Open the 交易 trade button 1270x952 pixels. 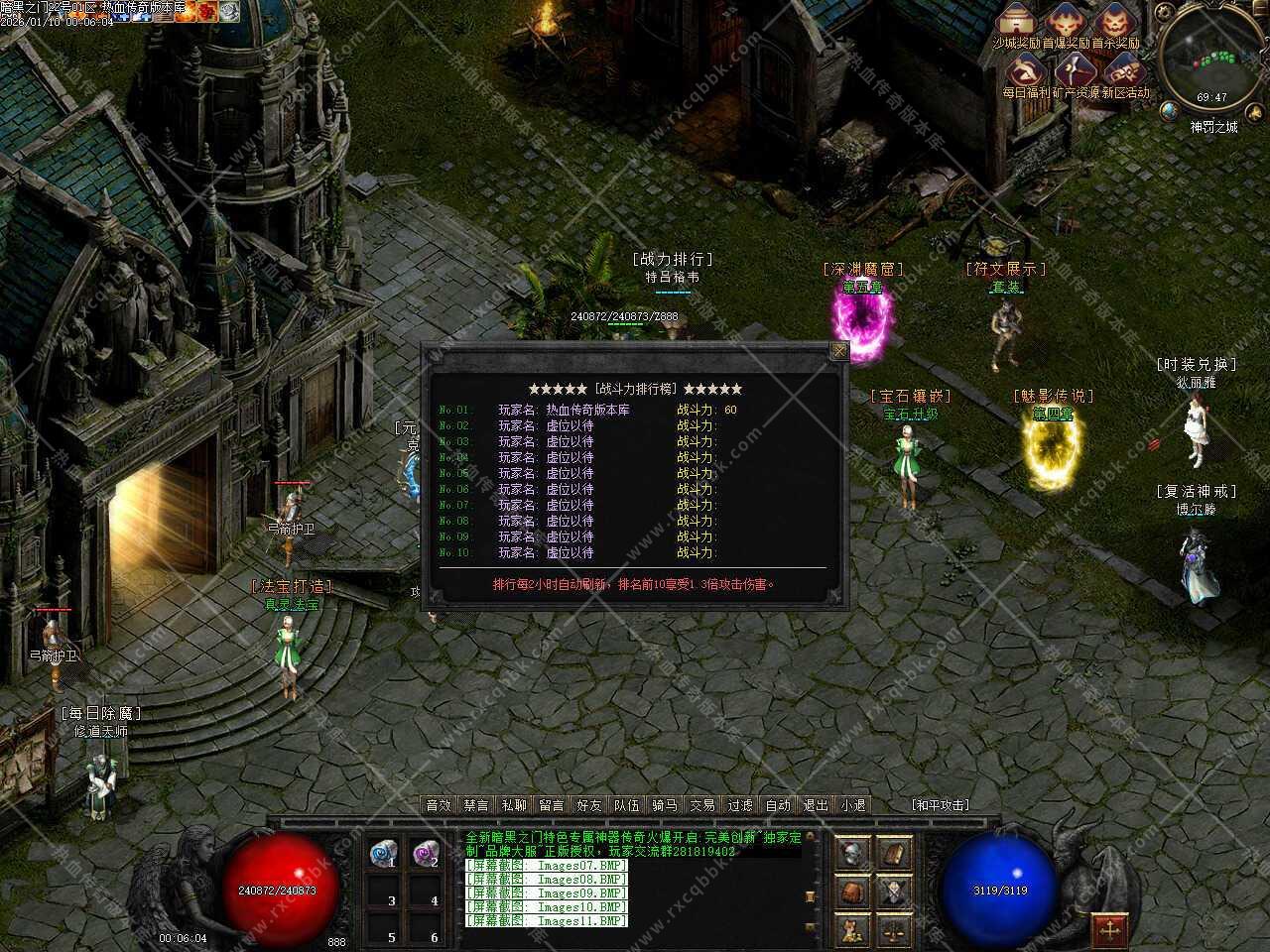(702, 805)
